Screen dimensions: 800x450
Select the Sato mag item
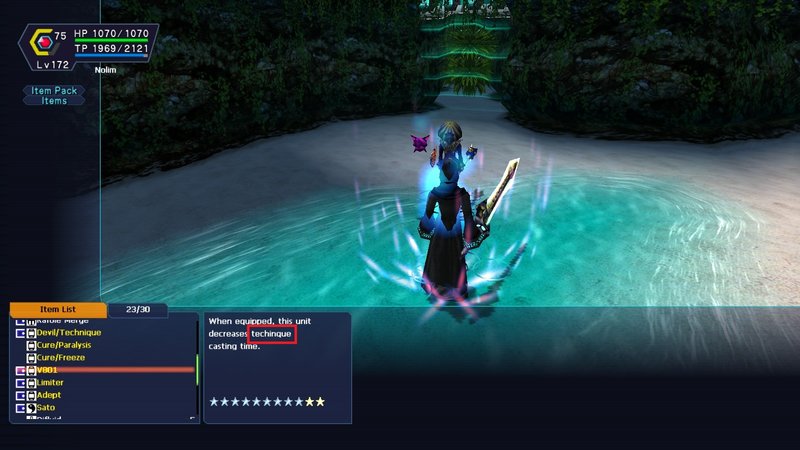click(46, 408)
